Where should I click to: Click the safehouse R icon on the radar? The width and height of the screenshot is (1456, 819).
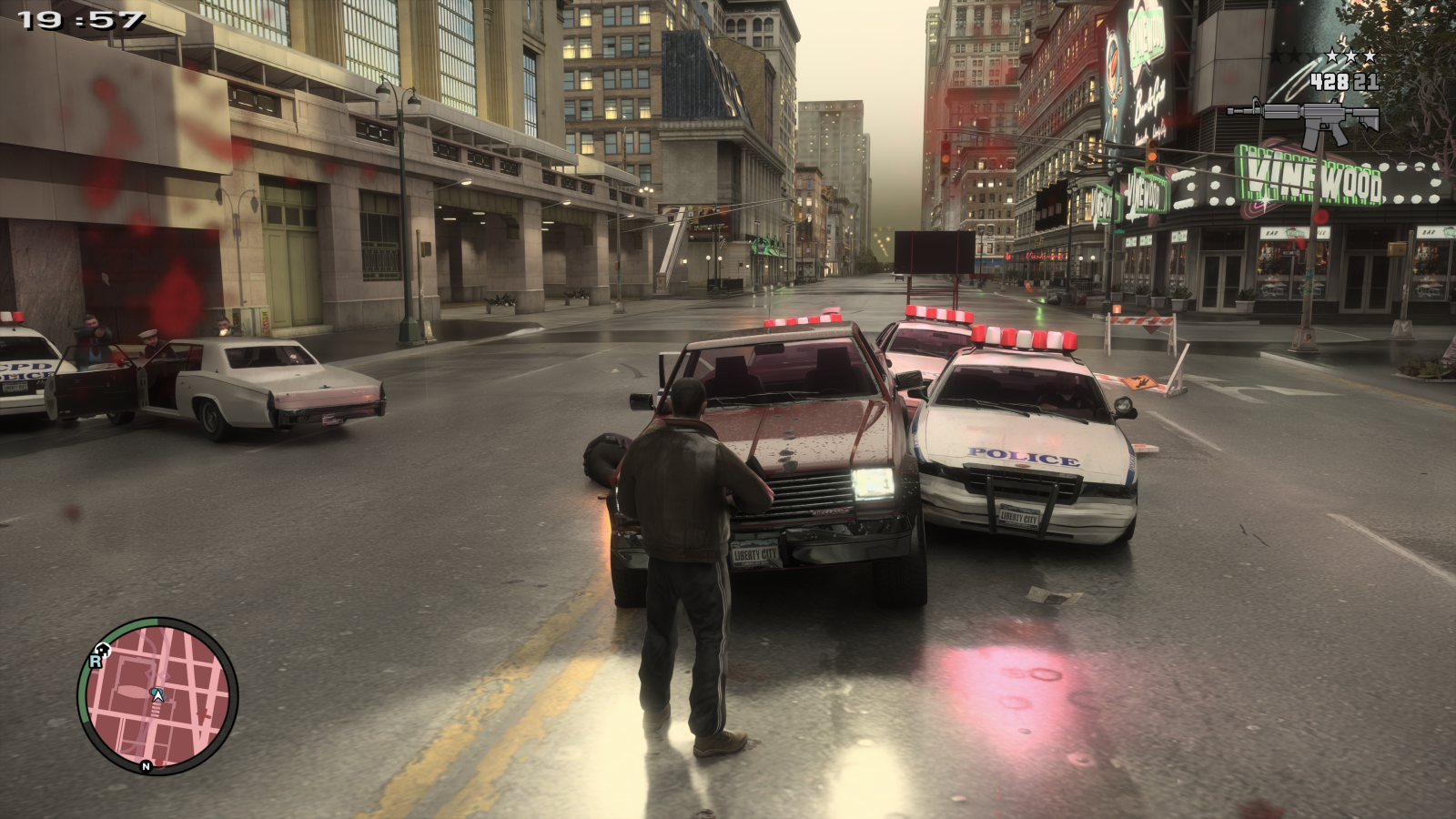[97, 661]
